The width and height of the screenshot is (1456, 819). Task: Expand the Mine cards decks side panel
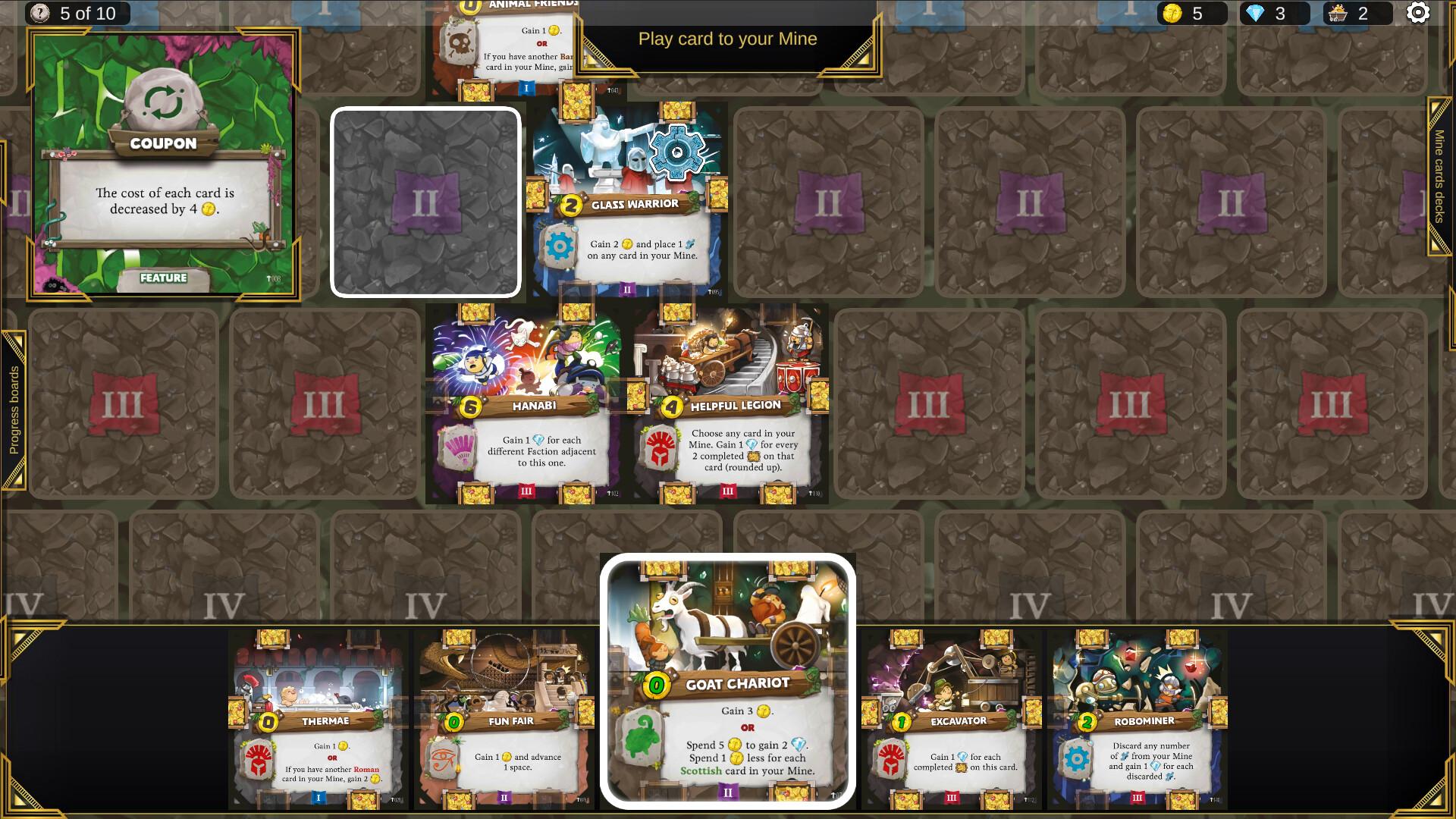point(1438,174)
